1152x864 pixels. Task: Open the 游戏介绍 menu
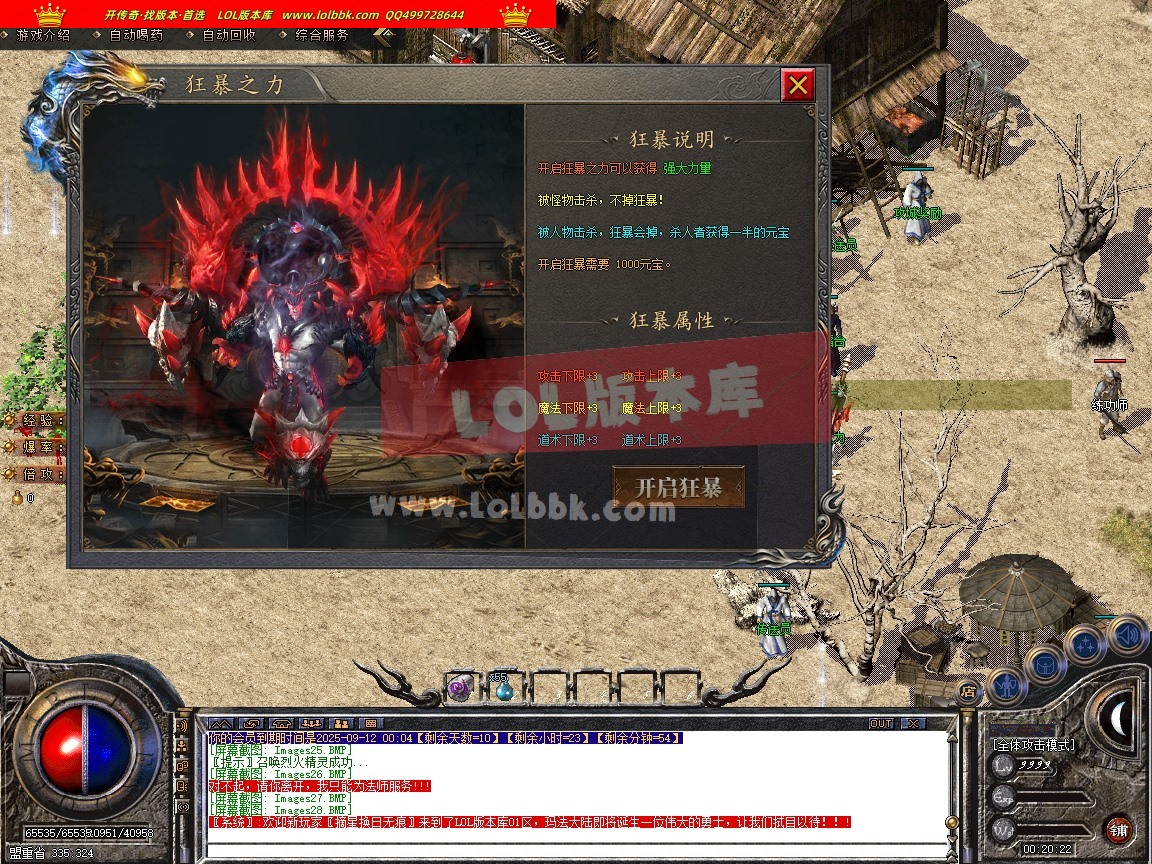coord(43,34)
